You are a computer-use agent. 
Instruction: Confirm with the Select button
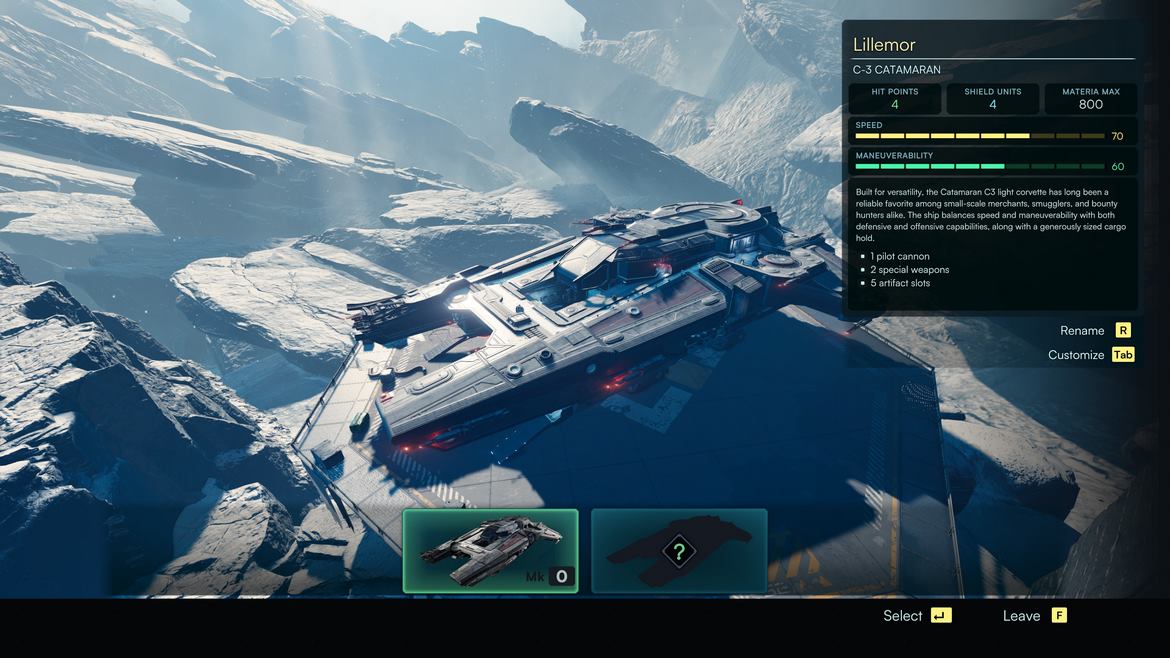[916, 616]
